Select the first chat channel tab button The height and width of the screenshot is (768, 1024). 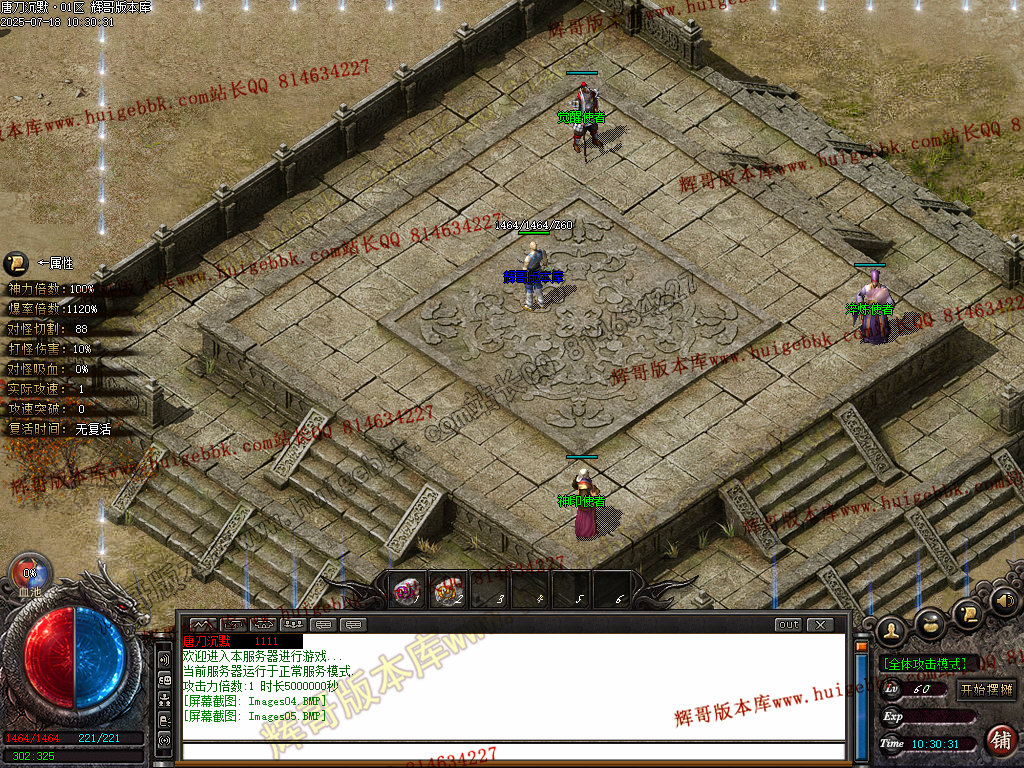(203, 625)
